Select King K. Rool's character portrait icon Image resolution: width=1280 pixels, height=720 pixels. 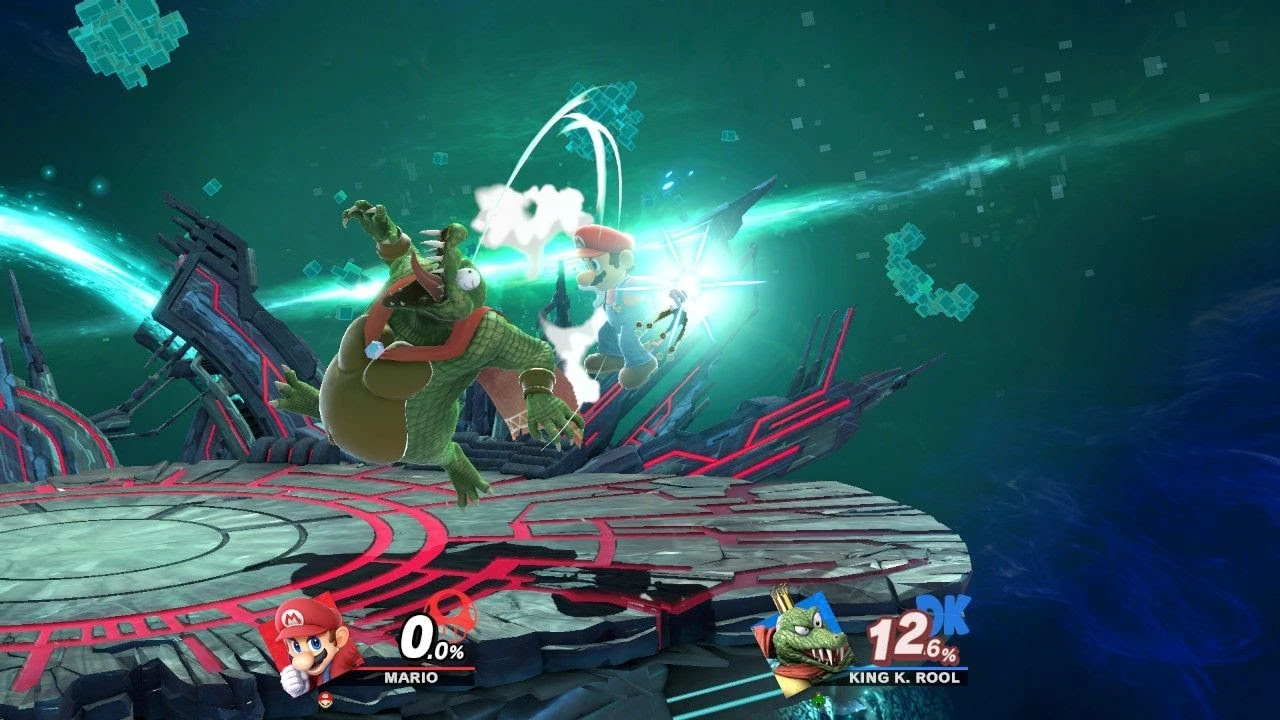click(808, 646)
